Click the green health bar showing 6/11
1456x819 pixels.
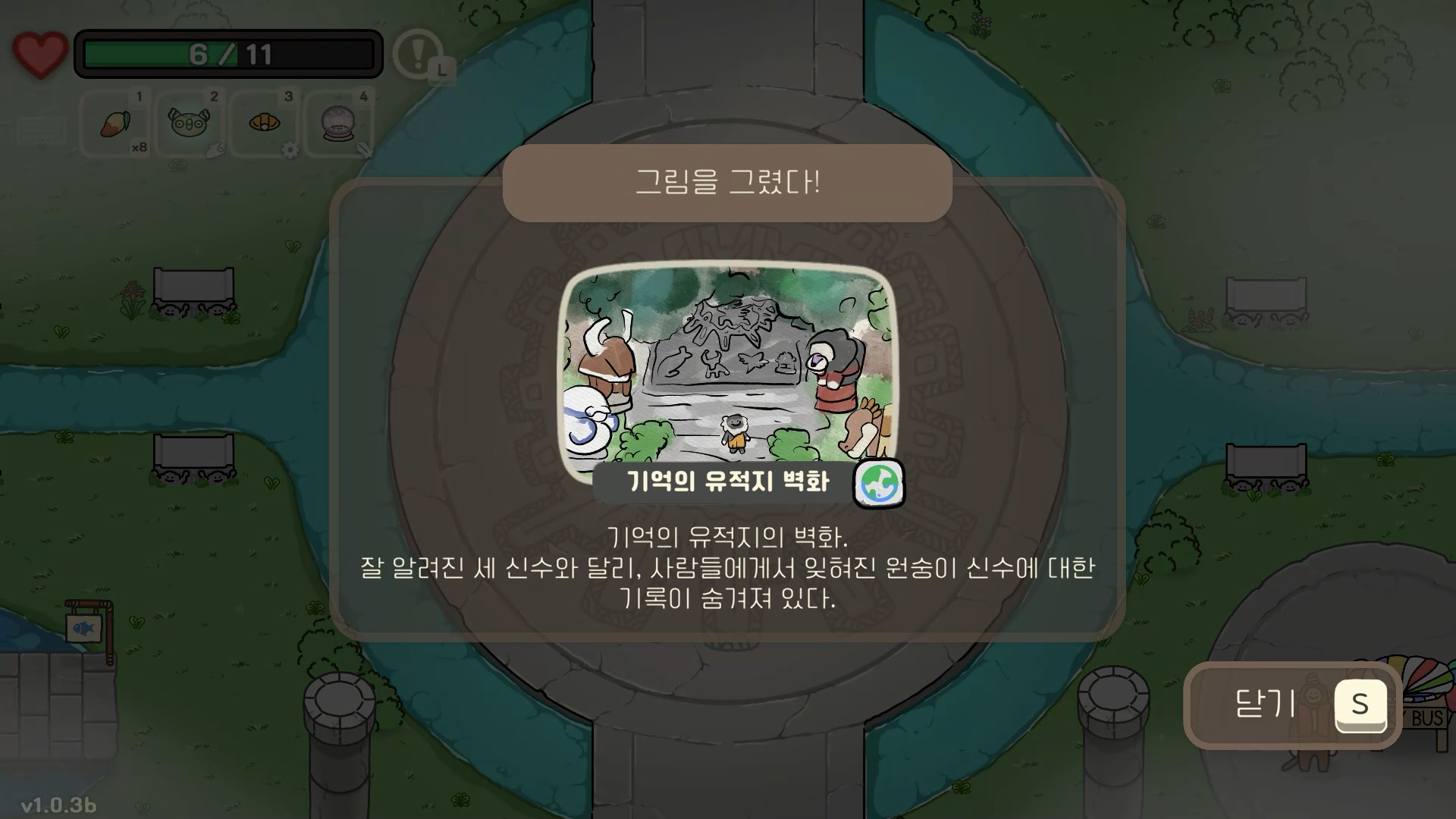tap(227, 54)
